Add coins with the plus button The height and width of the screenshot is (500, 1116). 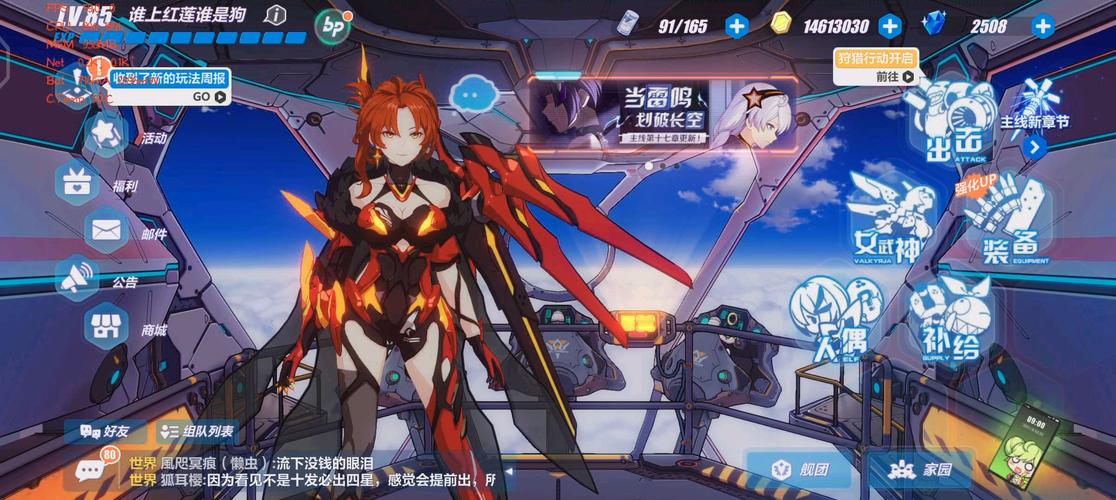pyautogui.click(x=889, y=26)
